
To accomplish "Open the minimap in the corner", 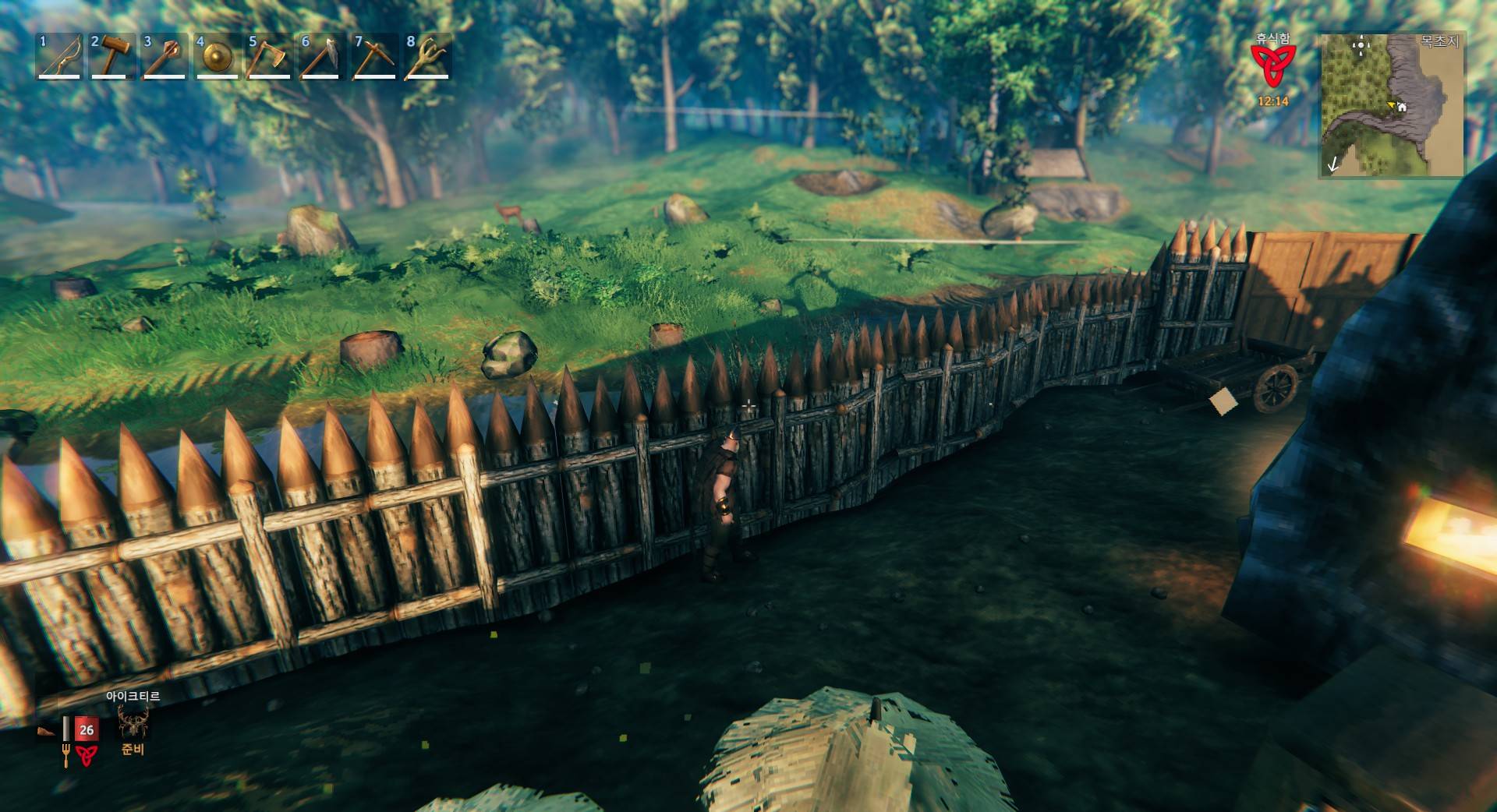I will pos(1392,104).
